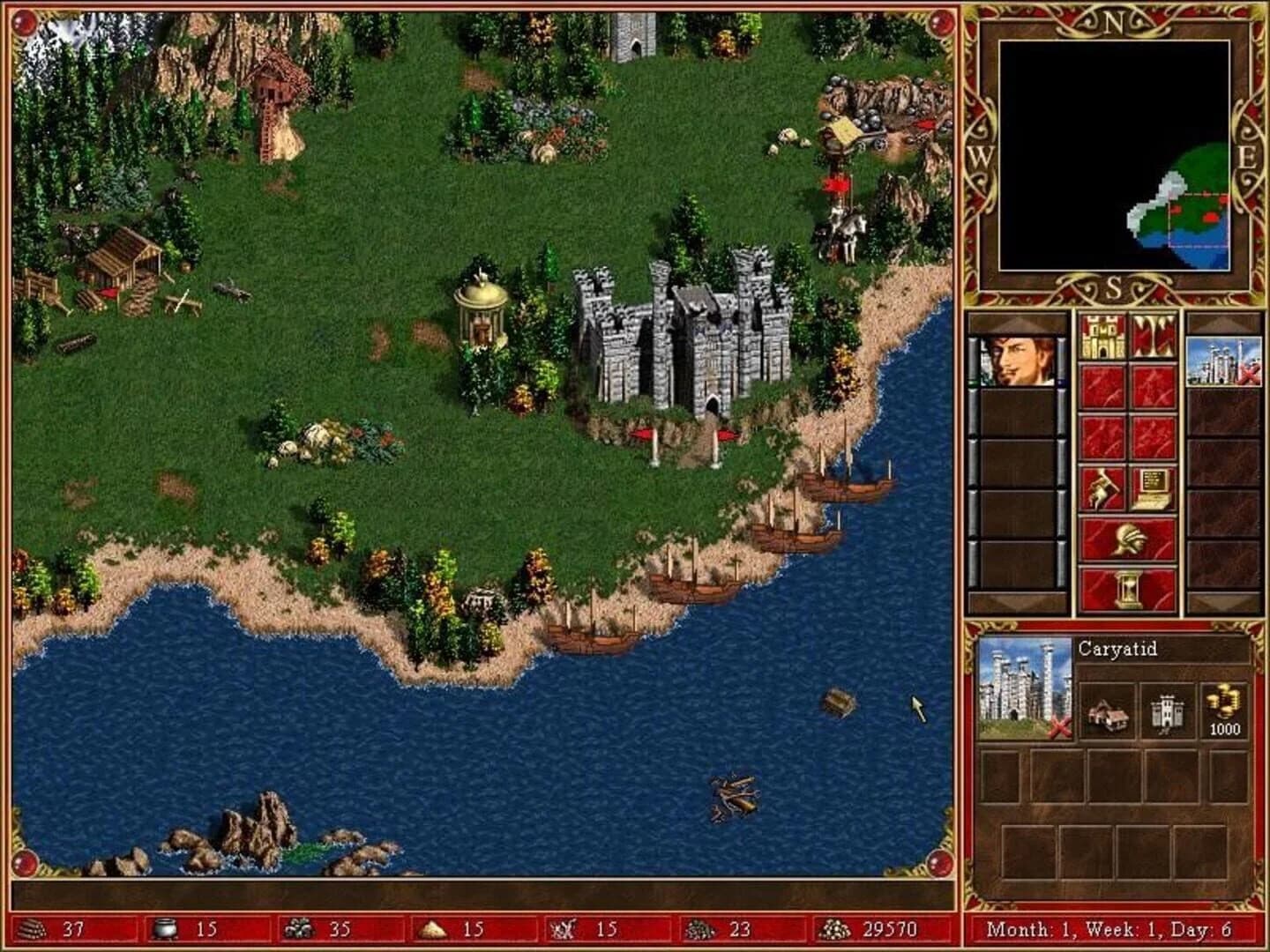Click the Caryatid town name label
Screen dimensions: 1270x952
[x=1117, y=650]
